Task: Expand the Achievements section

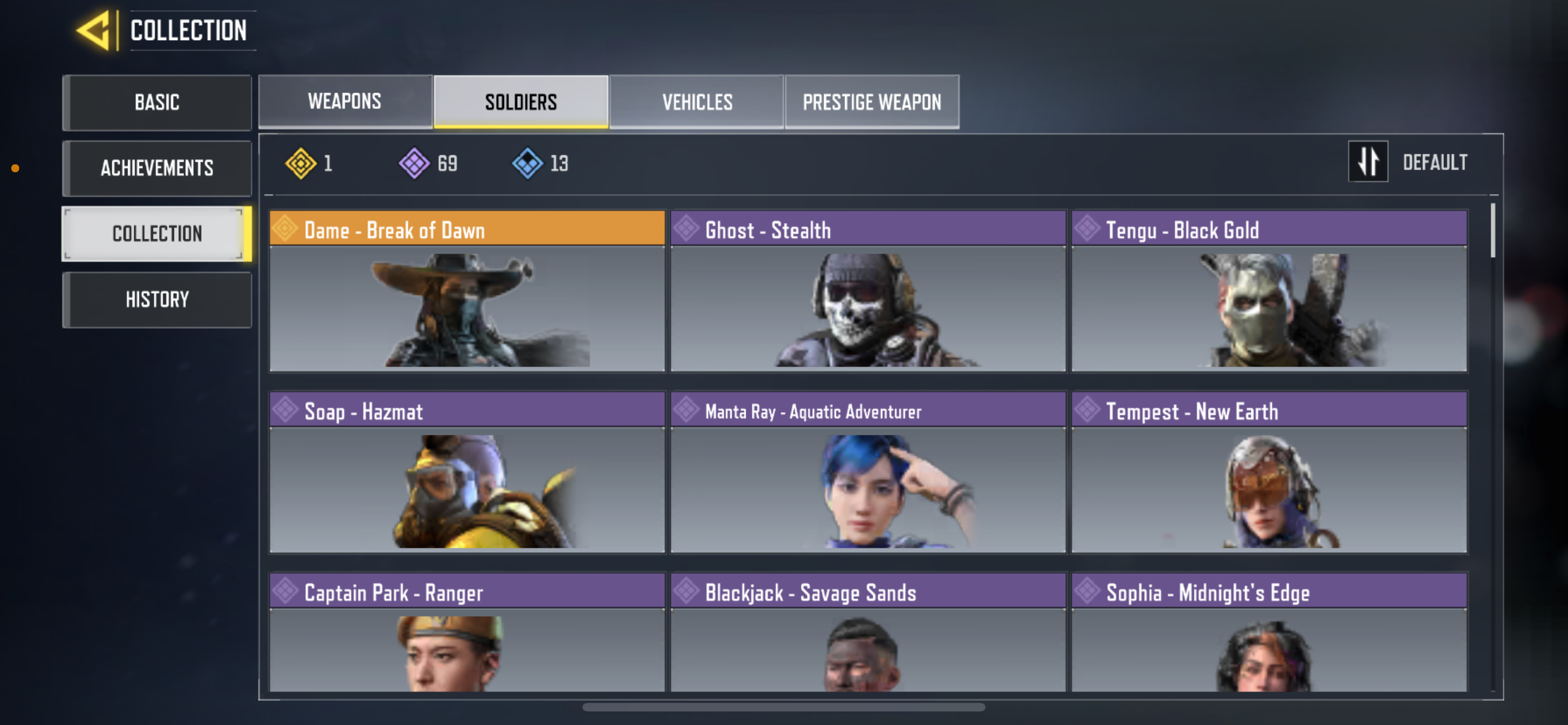Action: click(x=156, y=168)
